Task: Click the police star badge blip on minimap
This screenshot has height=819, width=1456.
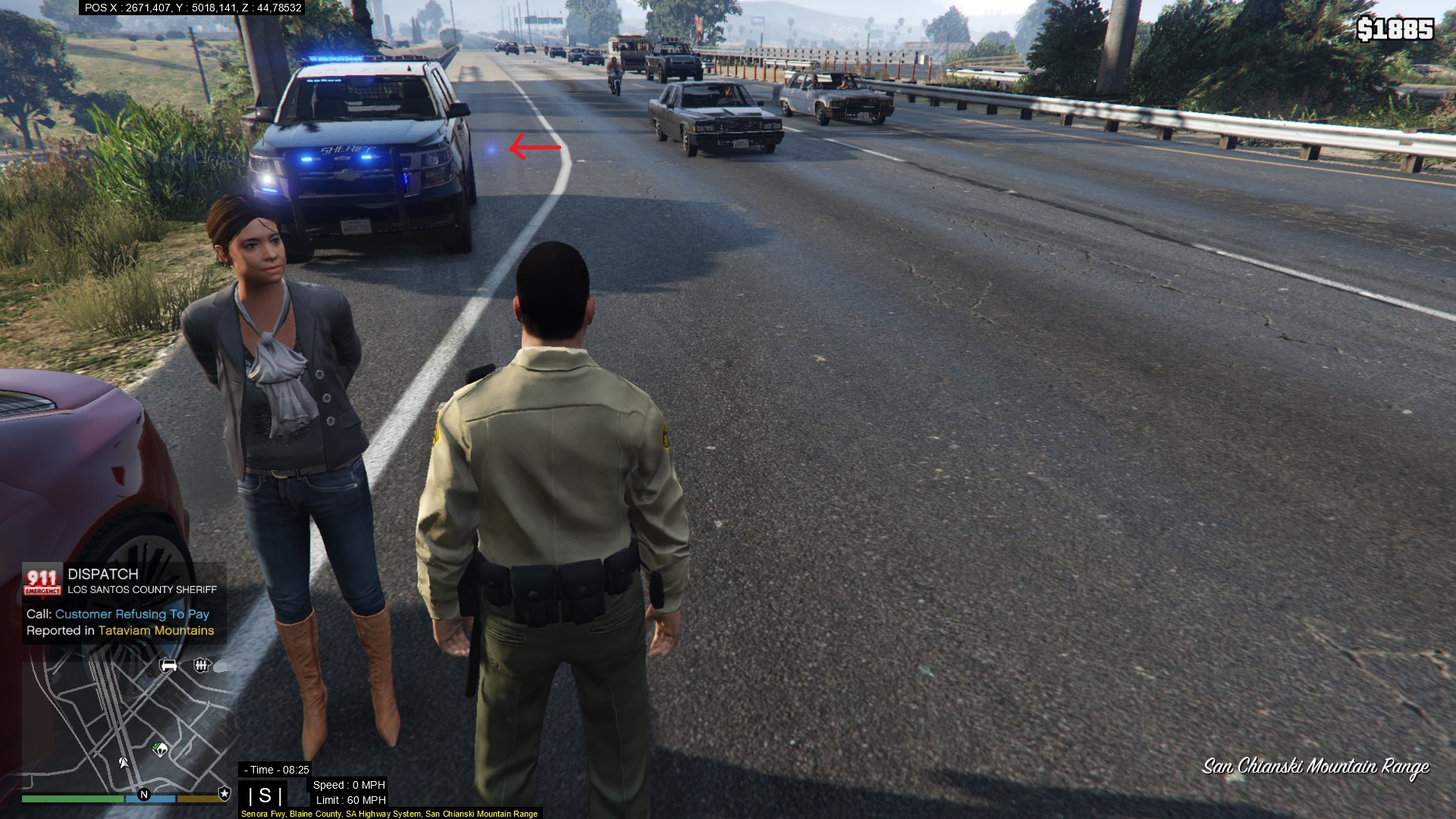Action: [x=224, y=793]
